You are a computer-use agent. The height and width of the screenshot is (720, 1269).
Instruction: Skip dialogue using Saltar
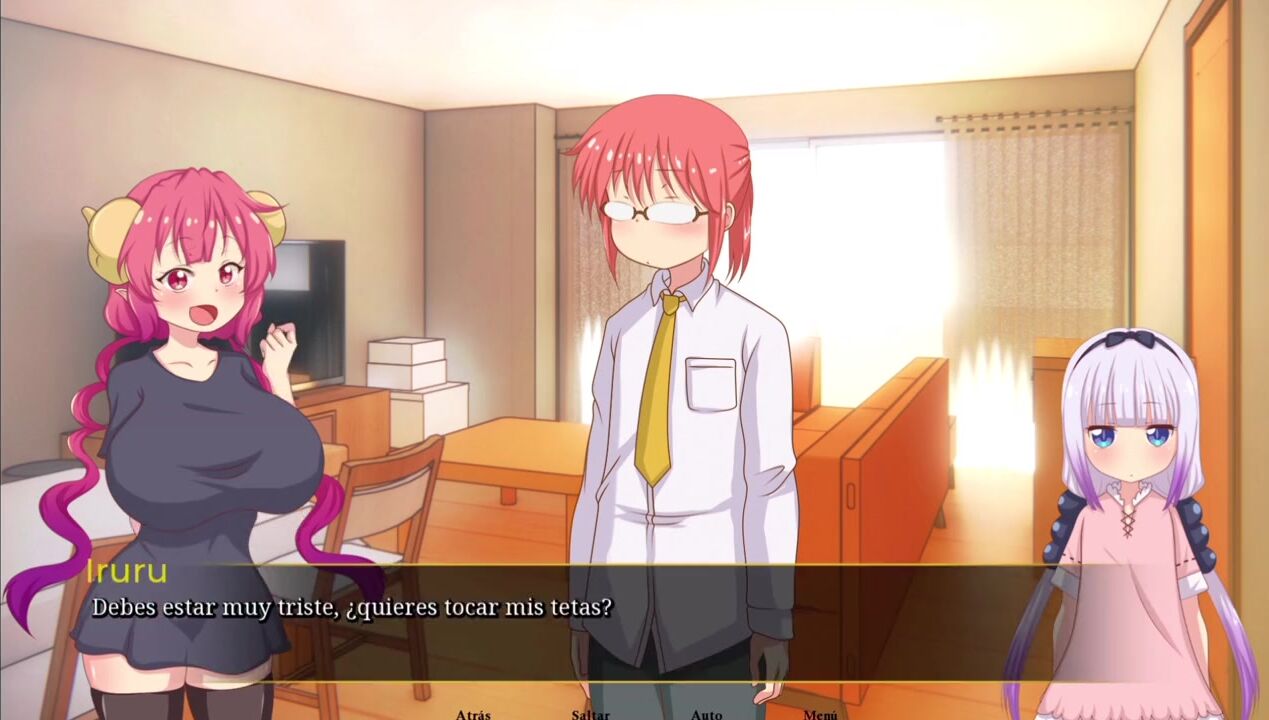590,714
